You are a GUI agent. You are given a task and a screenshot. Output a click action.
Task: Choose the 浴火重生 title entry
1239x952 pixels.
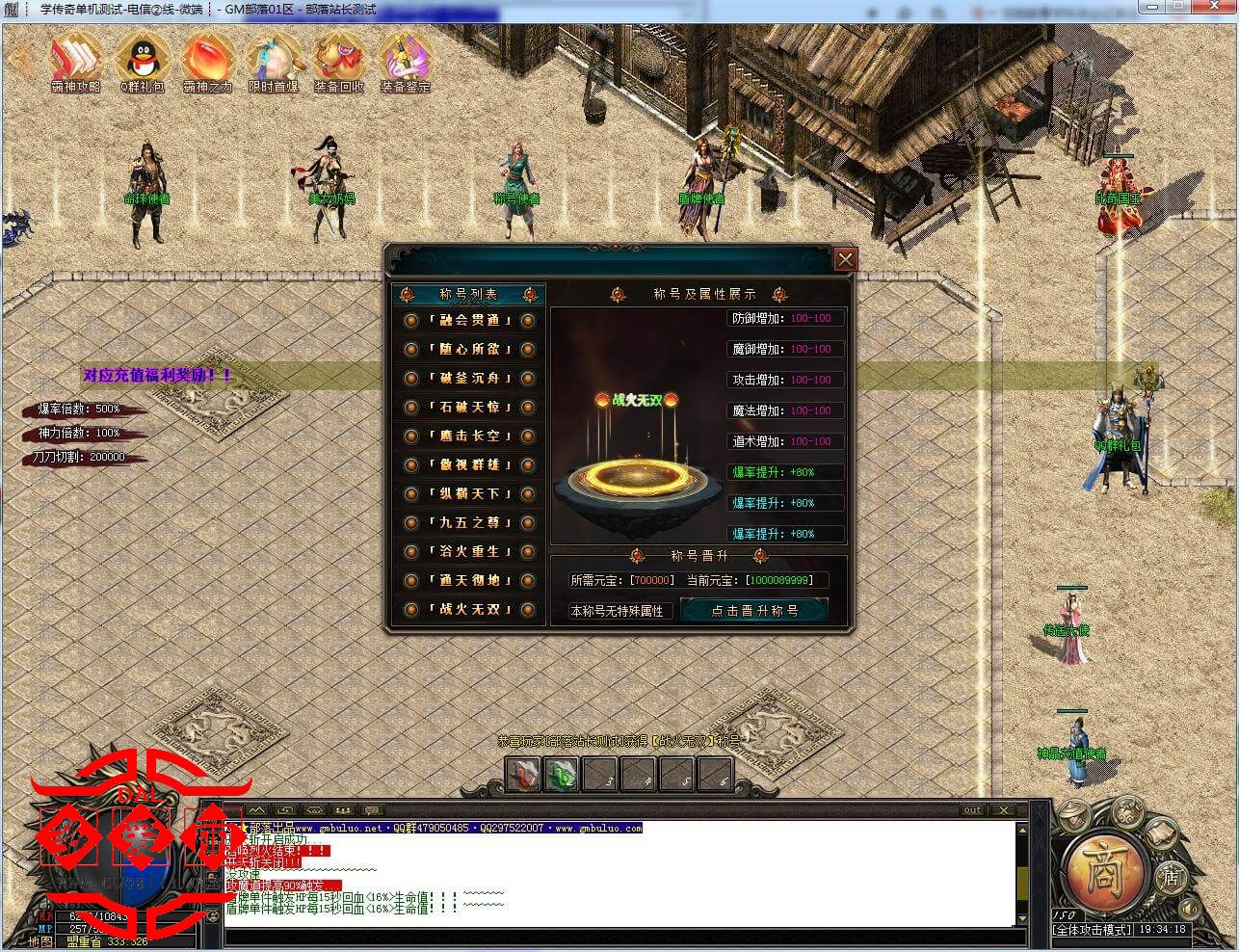point(469,552)
